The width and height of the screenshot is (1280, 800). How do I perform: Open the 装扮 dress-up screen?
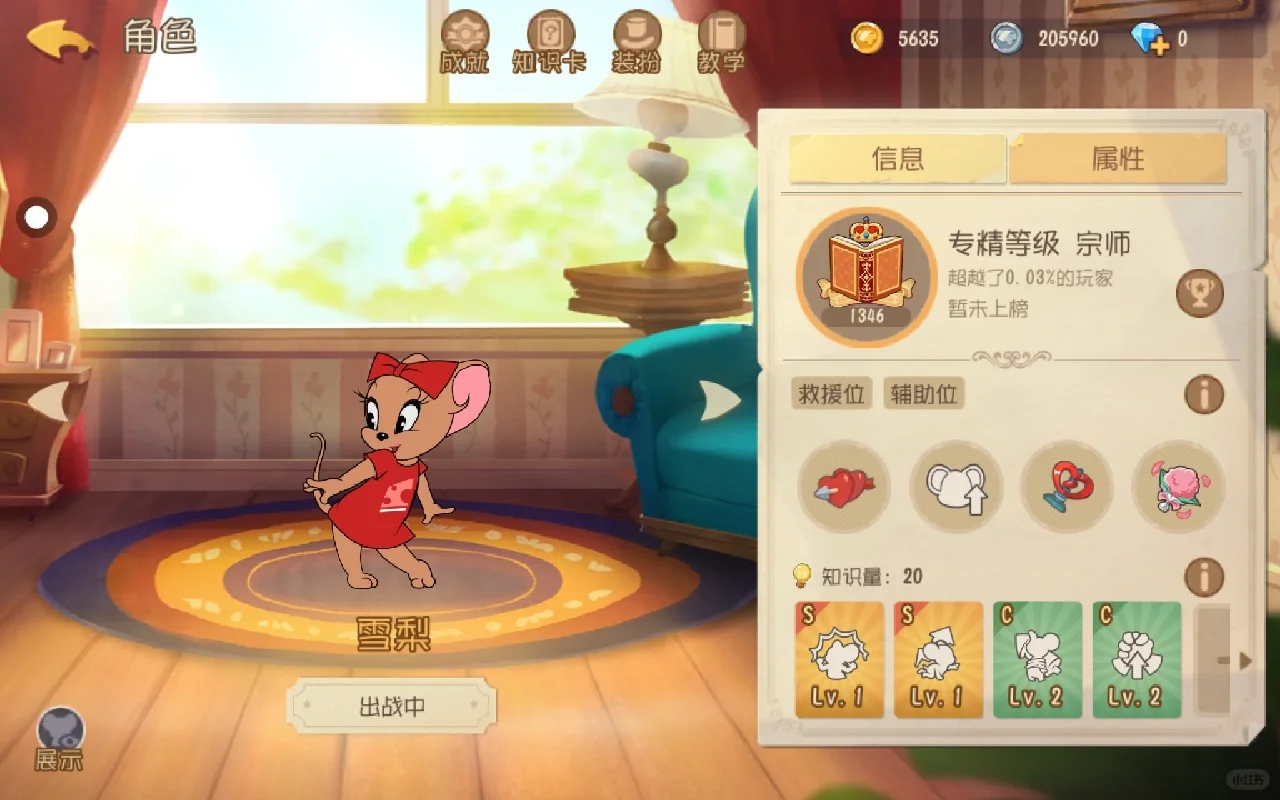coord(637,42)
